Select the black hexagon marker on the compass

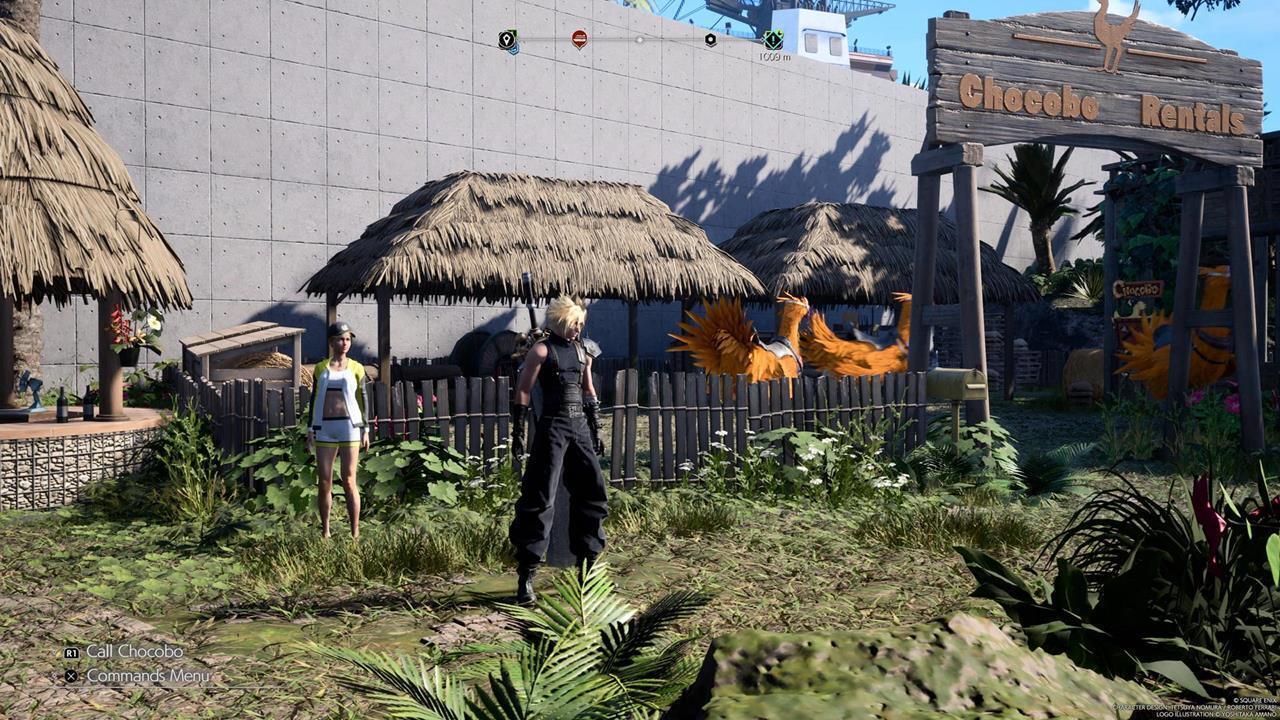pos(710,40)
